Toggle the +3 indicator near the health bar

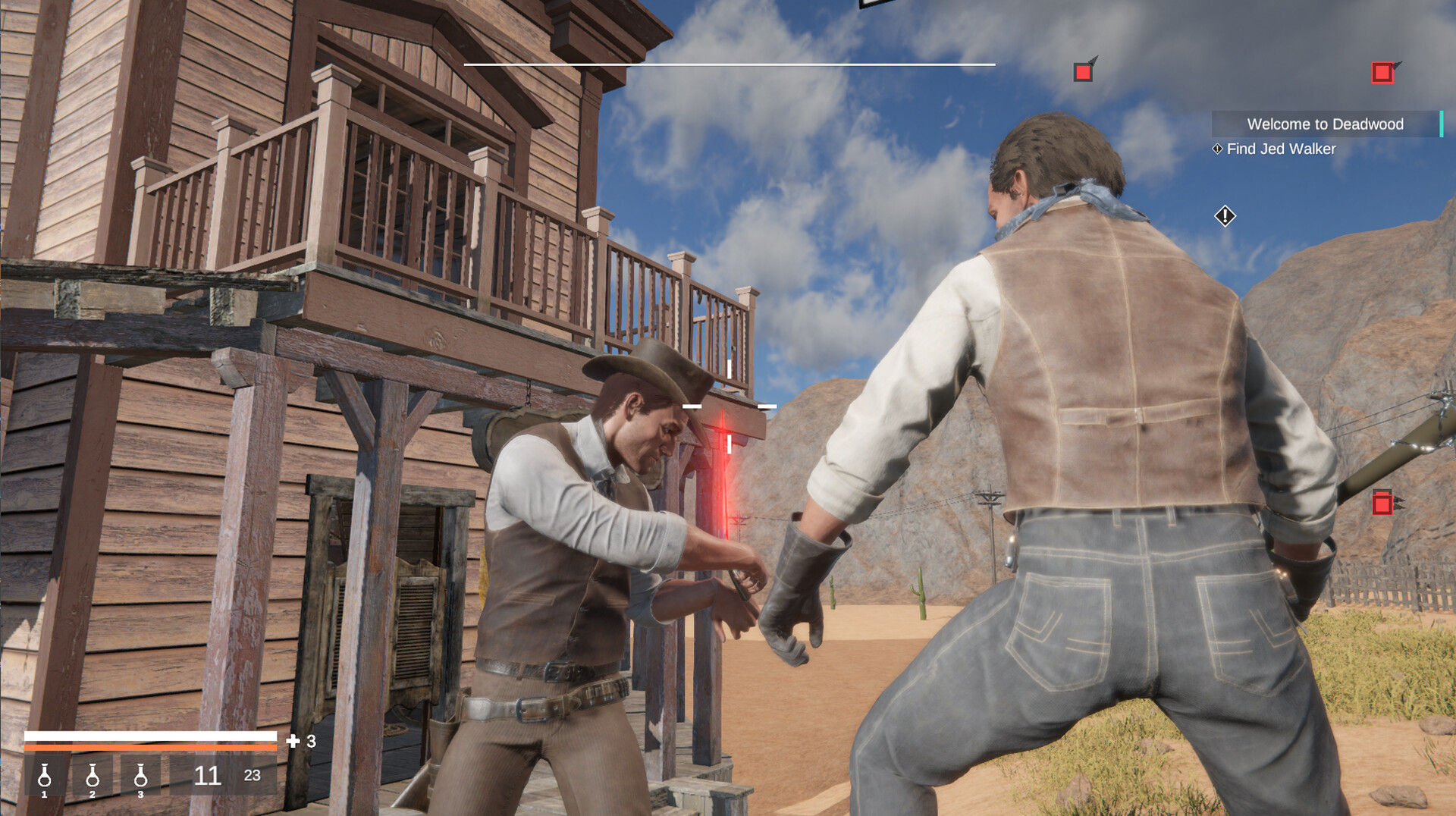(x=303, y=739)
